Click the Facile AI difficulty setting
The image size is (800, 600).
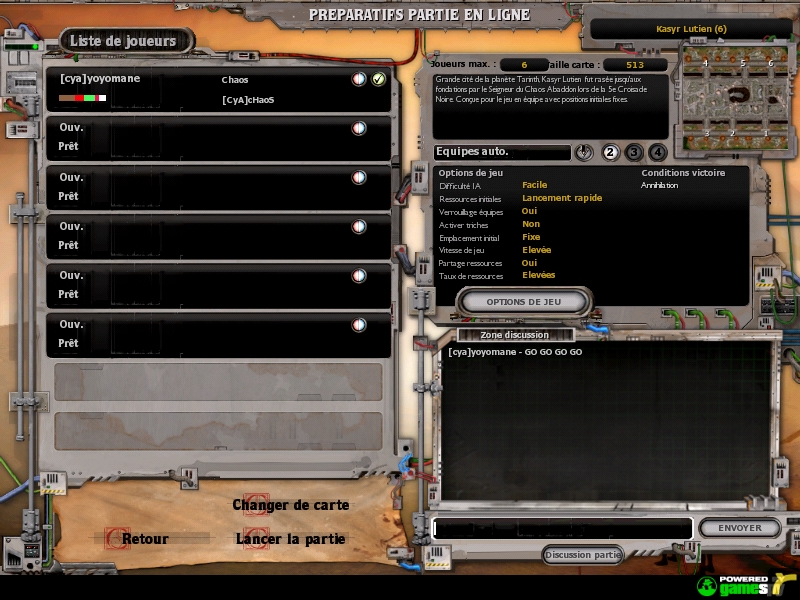pos(534,185)
